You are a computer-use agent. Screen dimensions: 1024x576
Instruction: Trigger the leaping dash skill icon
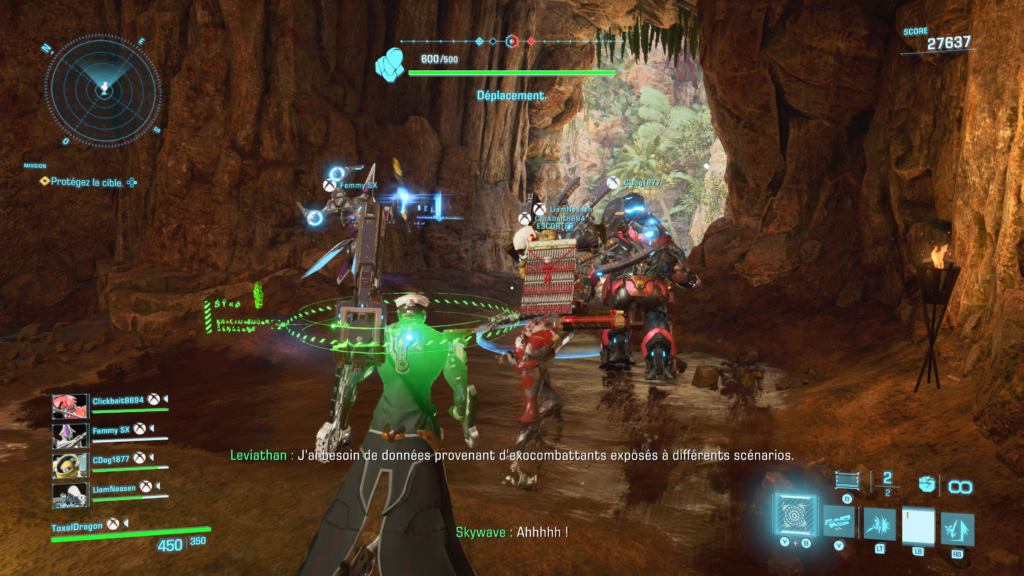pyautogui.click(x=958, y=526)
